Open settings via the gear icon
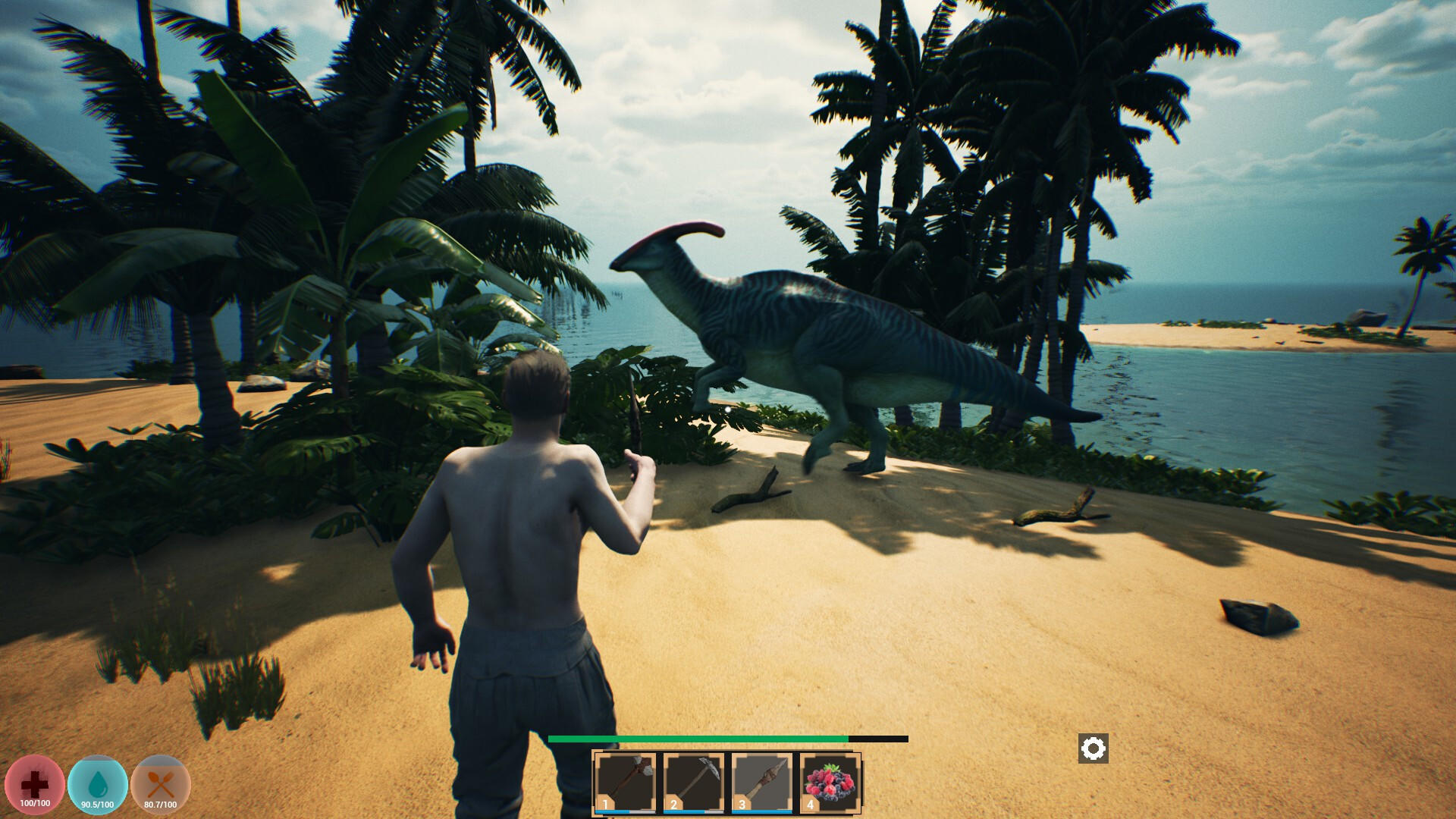Screen dimensions: 1456x819 click(x=1093, y=748)
